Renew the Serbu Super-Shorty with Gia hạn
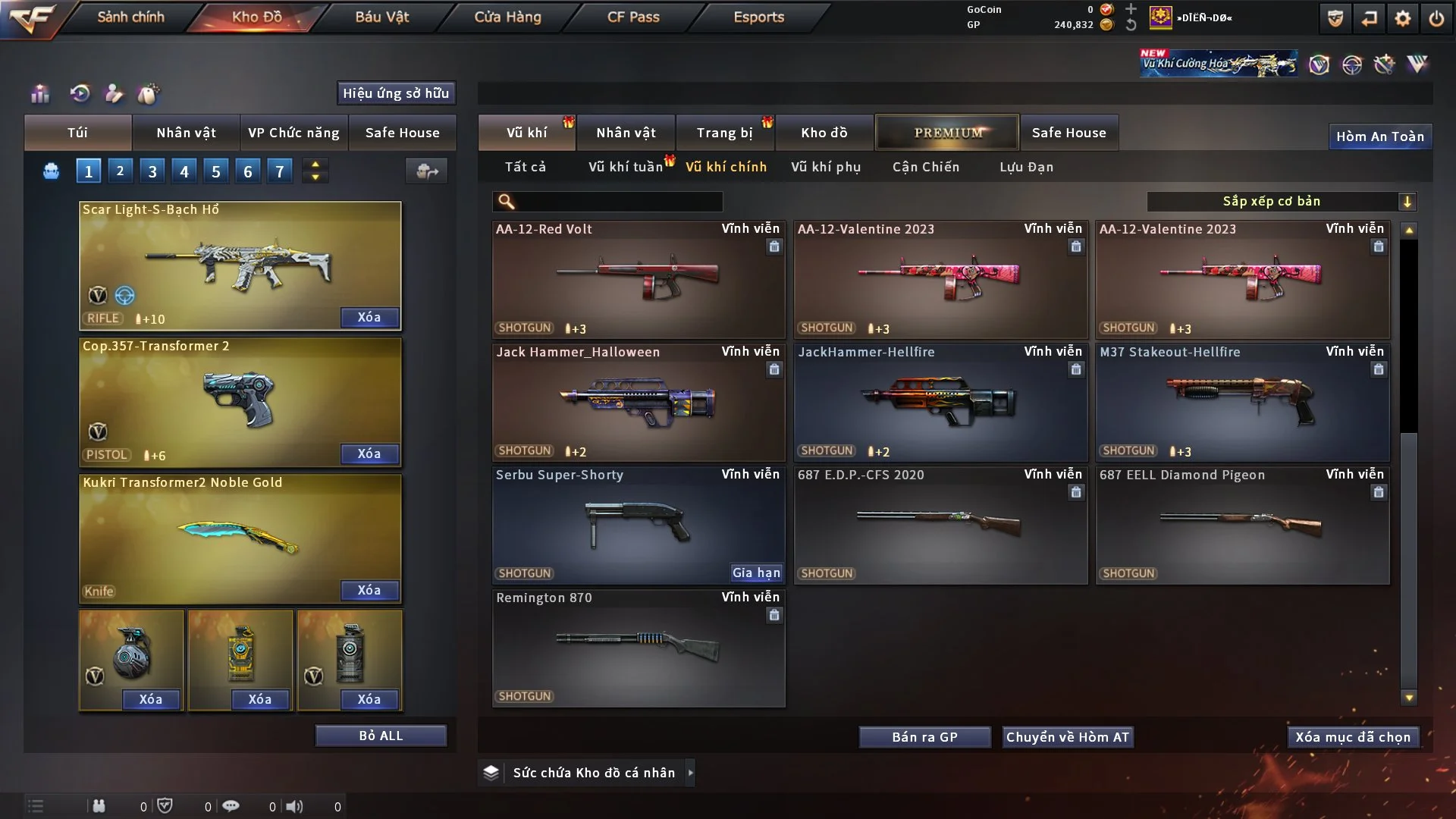 756,573
